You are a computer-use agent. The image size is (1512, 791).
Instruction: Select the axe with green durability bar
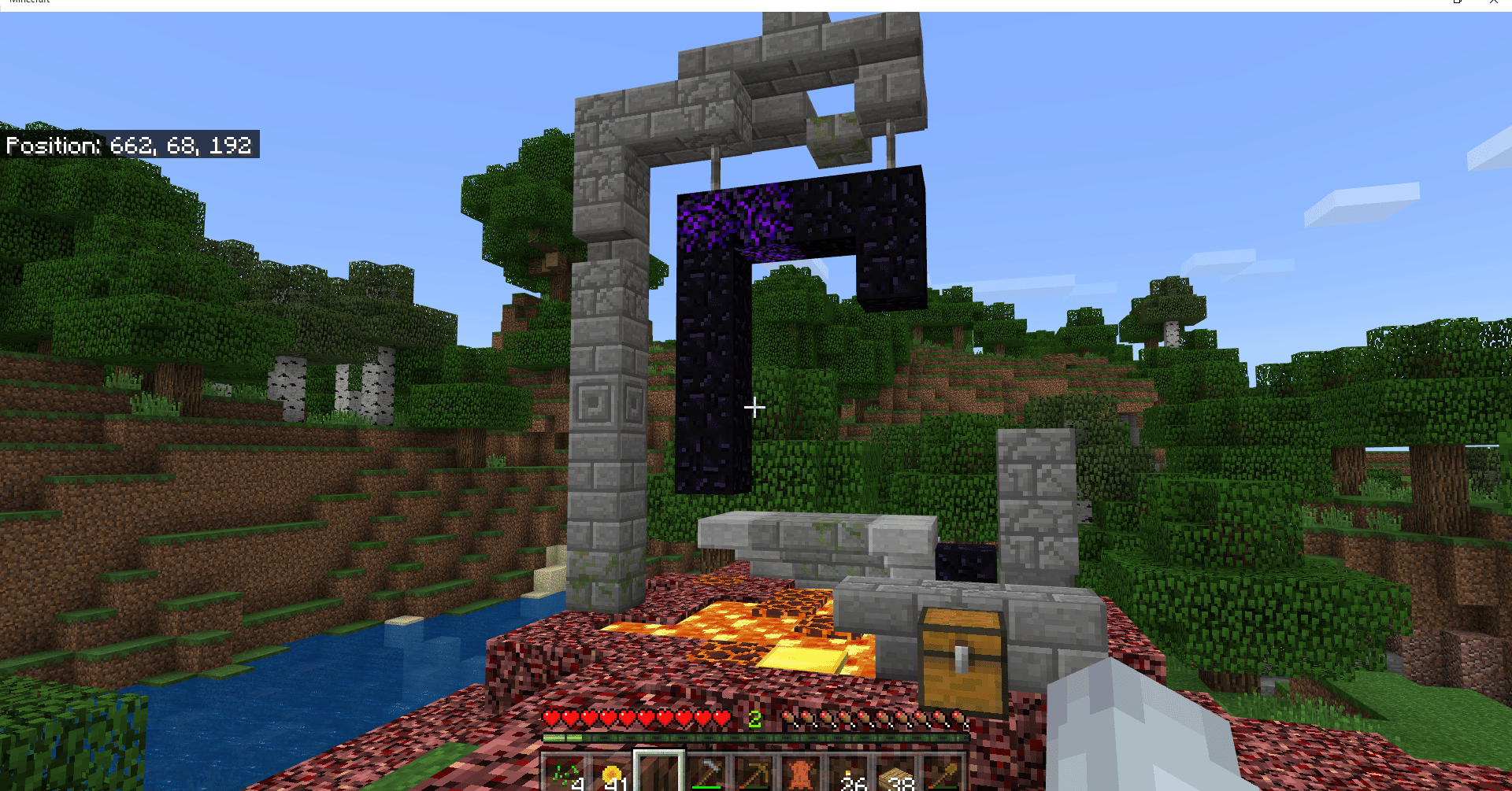point(707,771)
